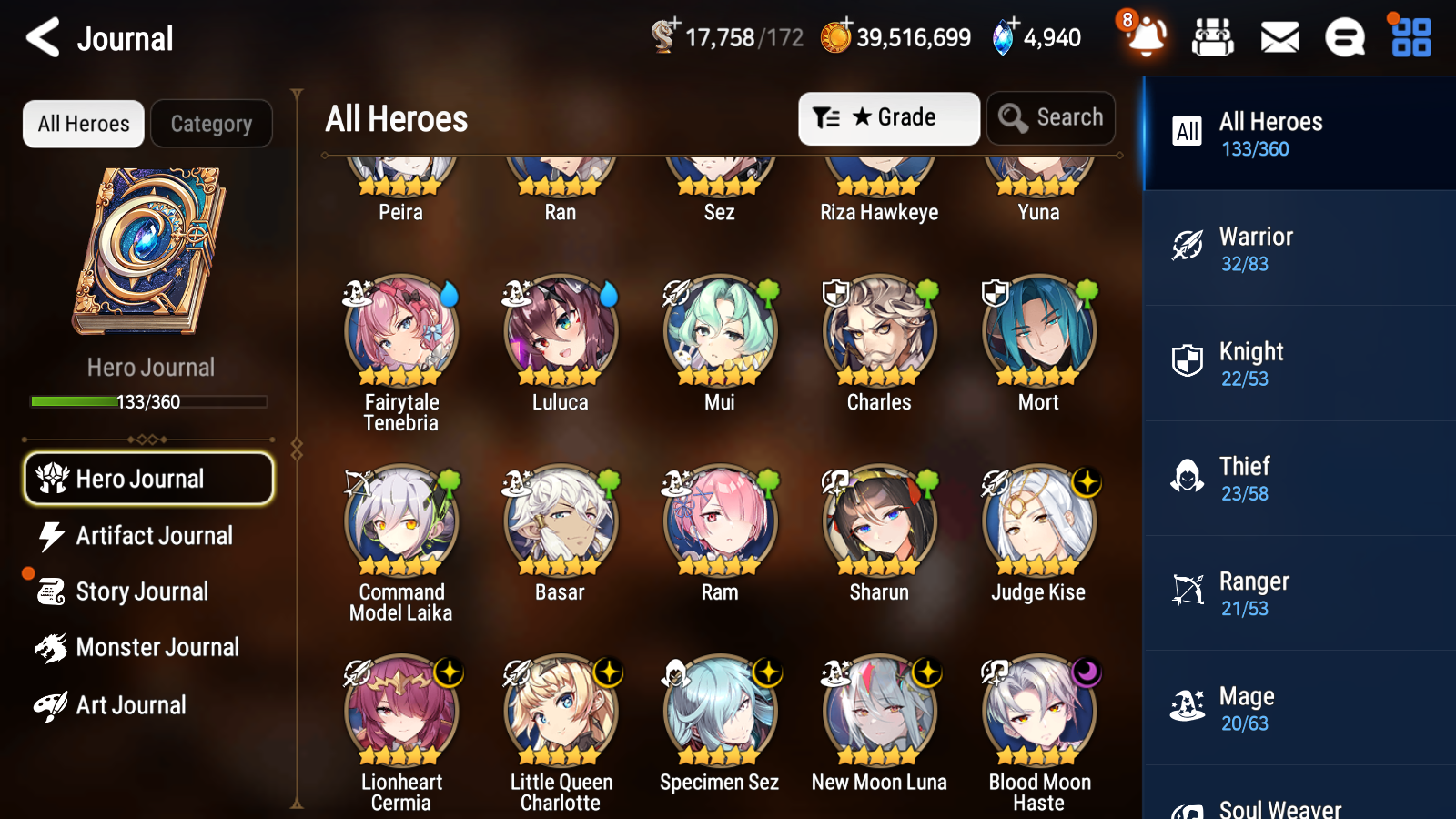Keep the All Heroes filter tab selected

[x=83, y=124]
